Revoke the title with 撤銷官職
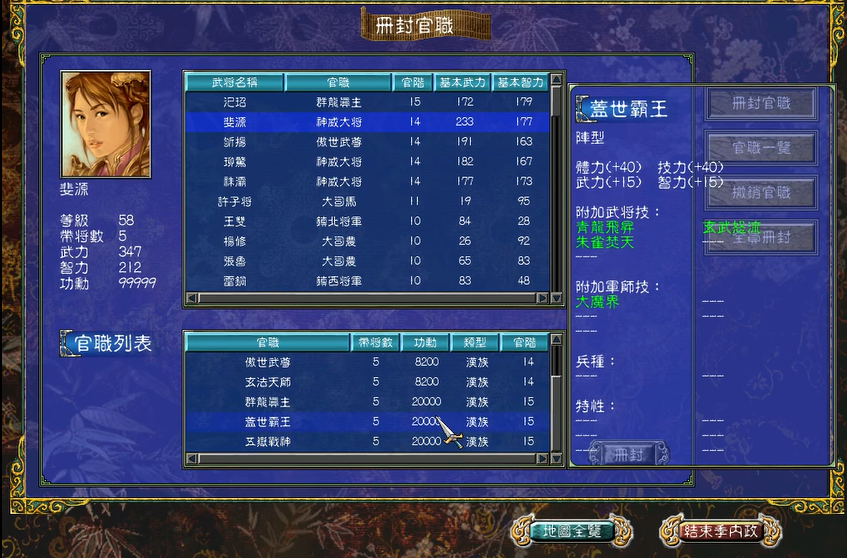Image resolution: width=847 pixels, height=558 pixels. [x=761, y=192]
